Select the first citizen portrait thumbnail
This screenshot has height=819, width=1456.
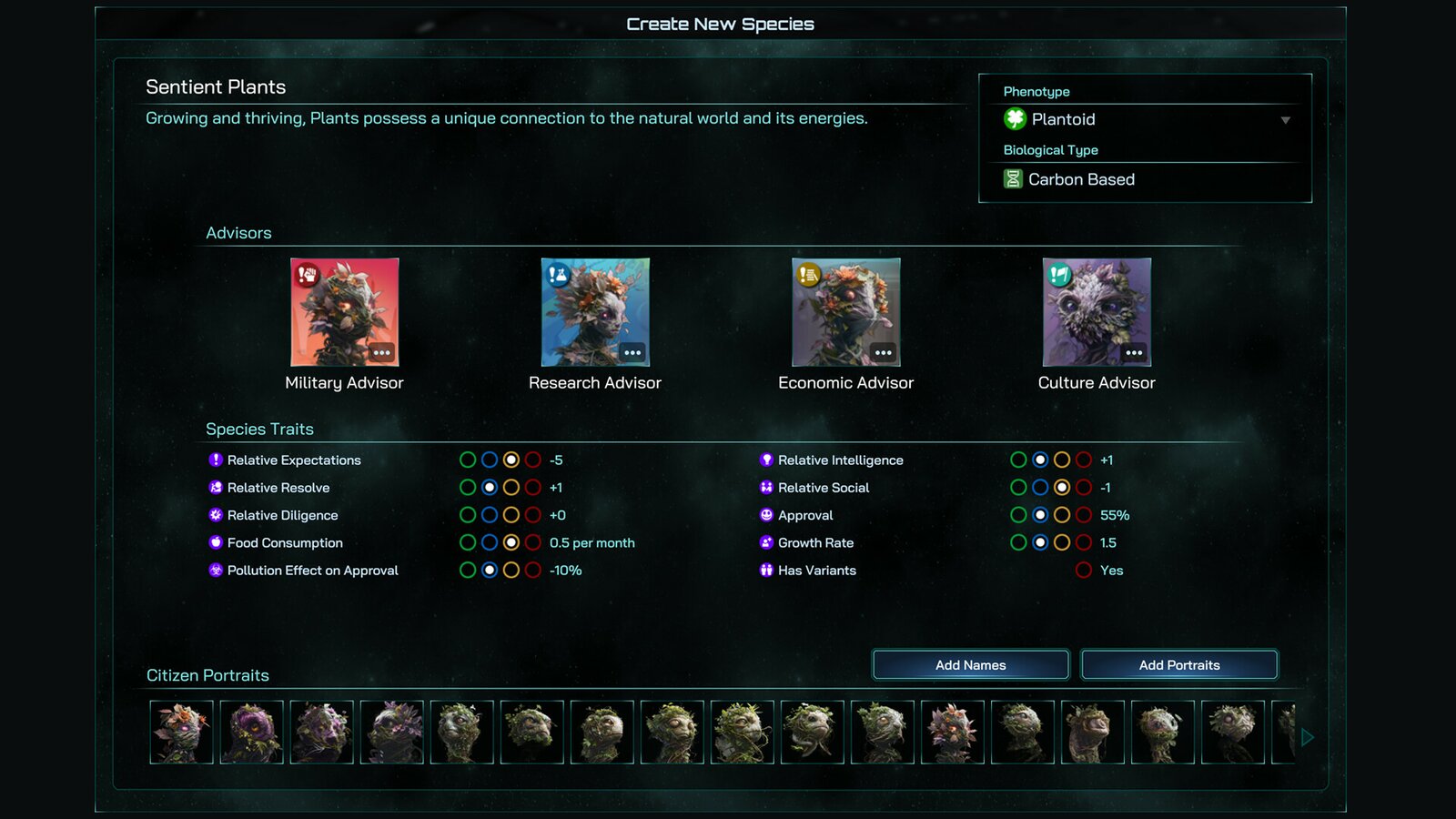pyautogui.click(x=181, y=732)
